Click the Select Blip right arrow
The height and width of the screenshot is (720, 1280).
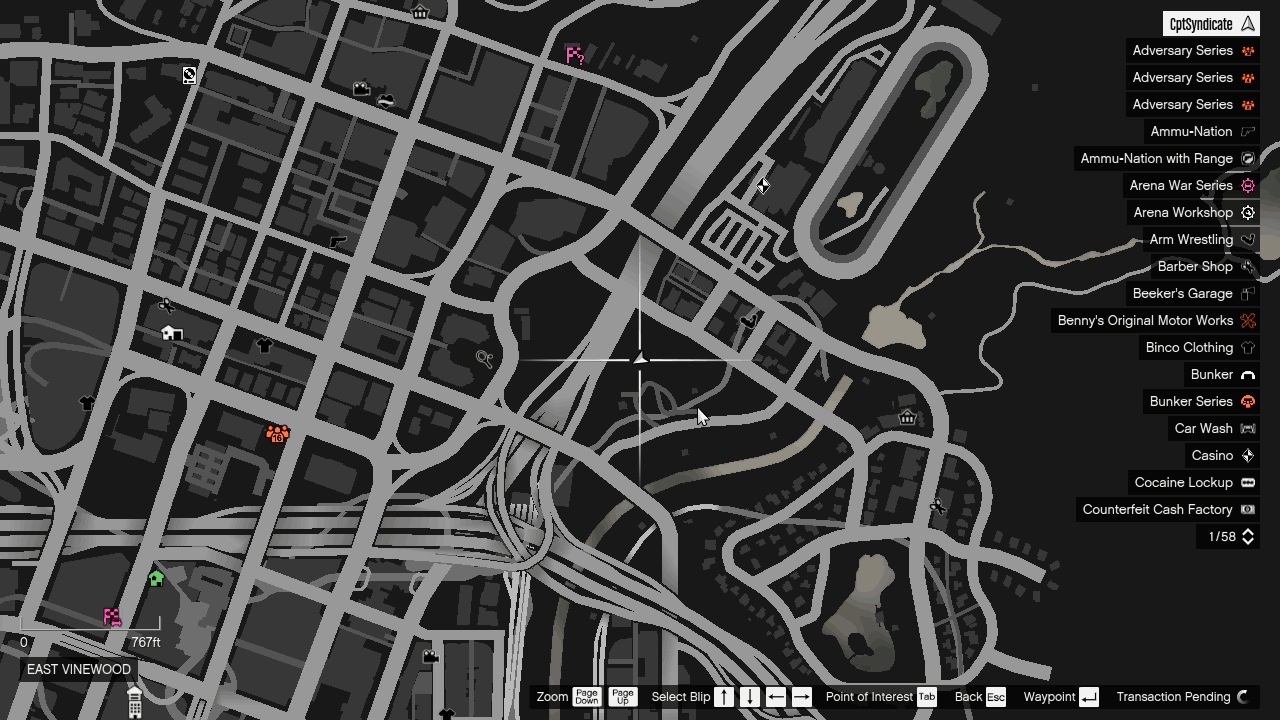click(x=801, y=697)
